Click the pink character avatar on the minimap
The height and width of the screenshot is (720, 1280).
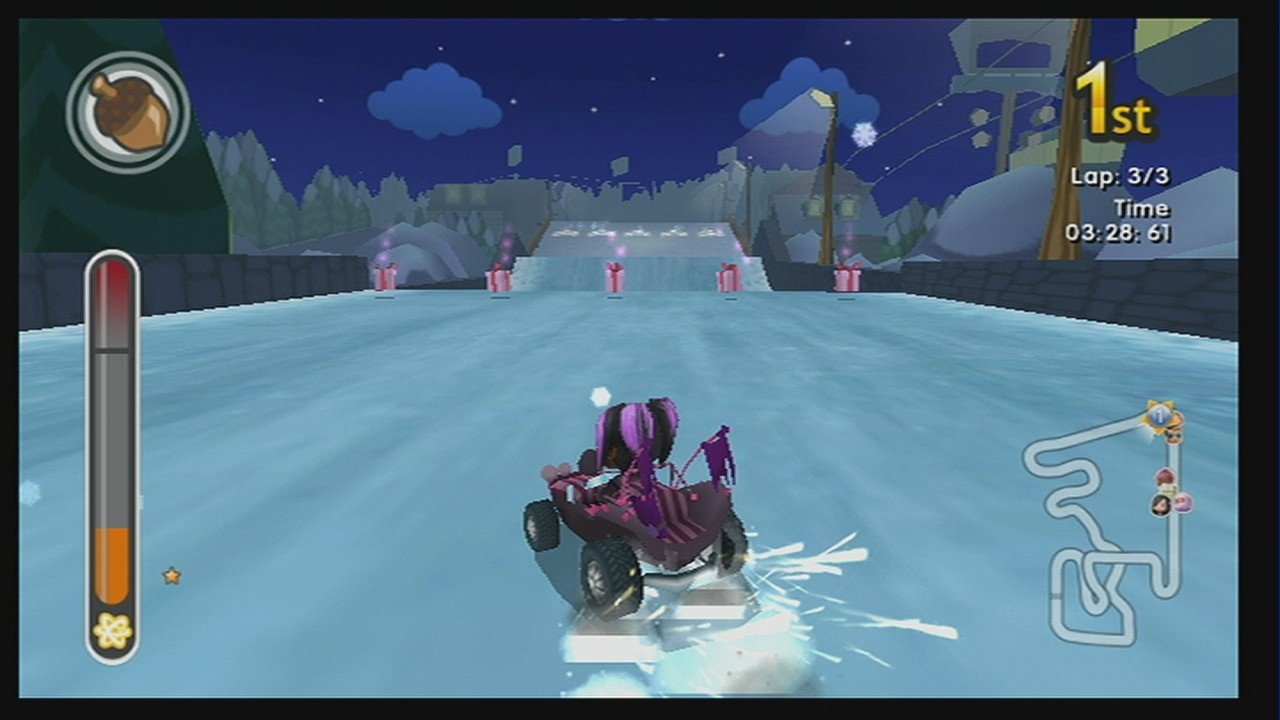coord(1182,502)
